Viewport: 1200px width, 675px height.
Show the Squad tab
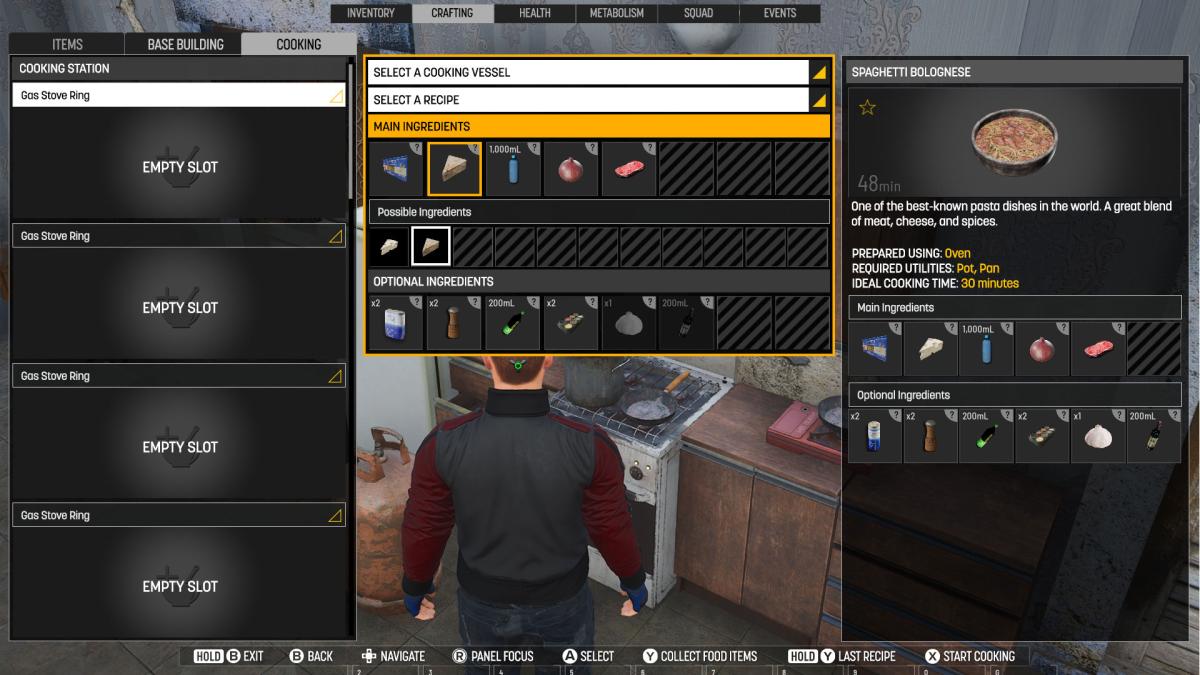coord(699,13)
